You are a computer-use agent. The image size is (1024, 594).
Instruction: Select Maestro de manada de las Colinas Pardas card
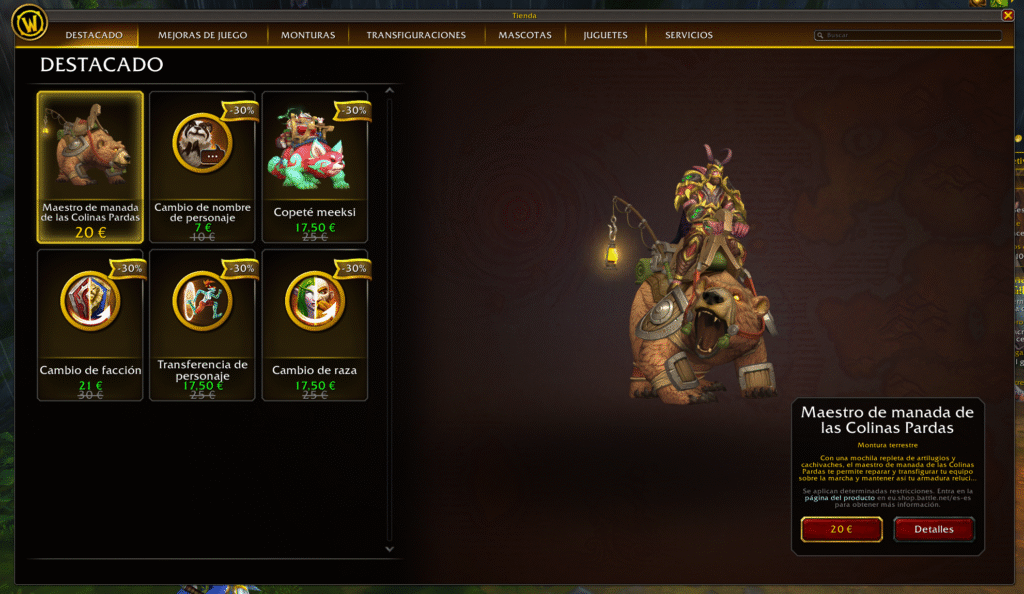click(x=90, y=167)
